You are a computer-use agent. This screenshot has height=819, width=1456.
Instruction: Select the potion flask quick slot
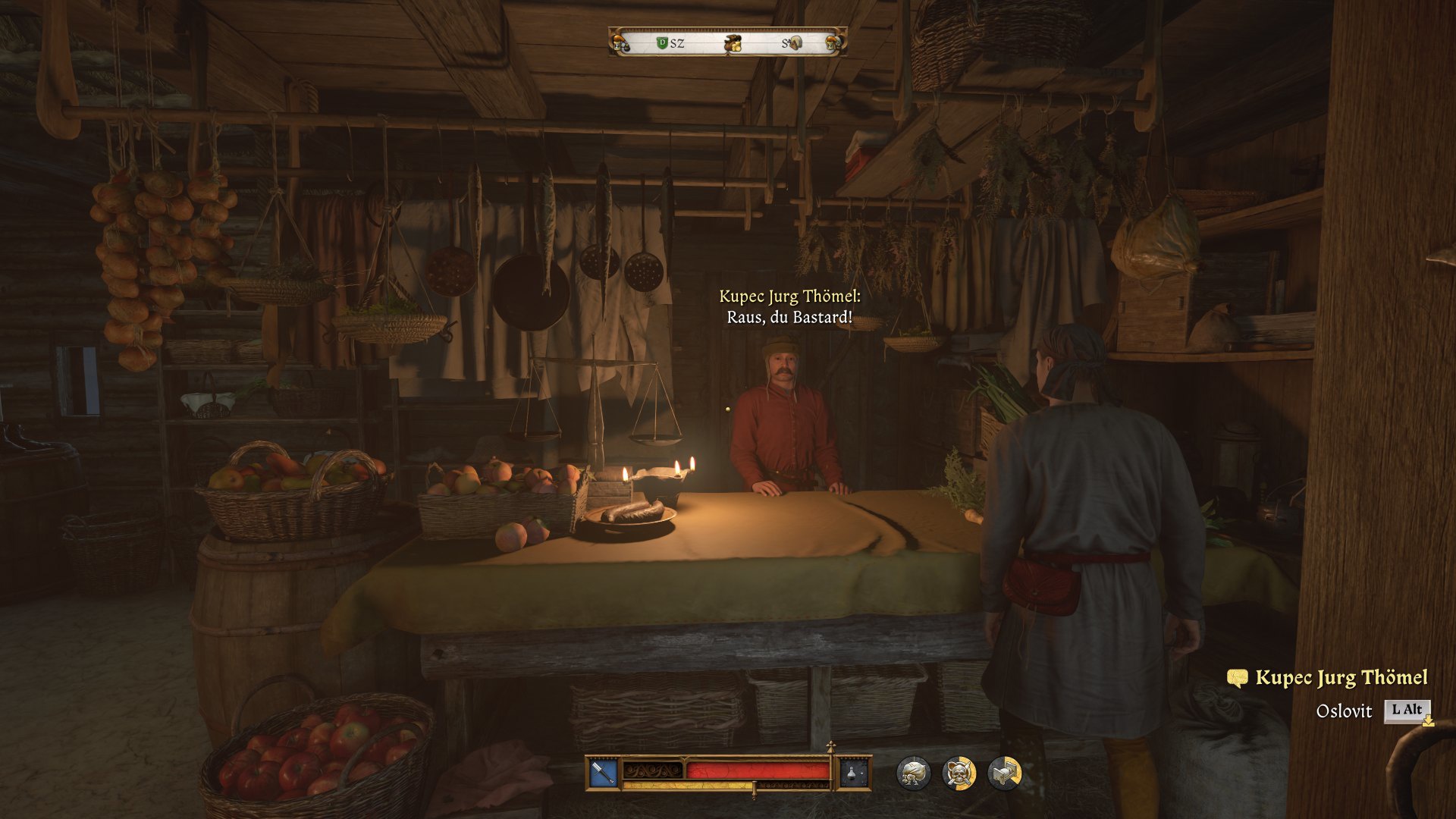coord(853,773)
